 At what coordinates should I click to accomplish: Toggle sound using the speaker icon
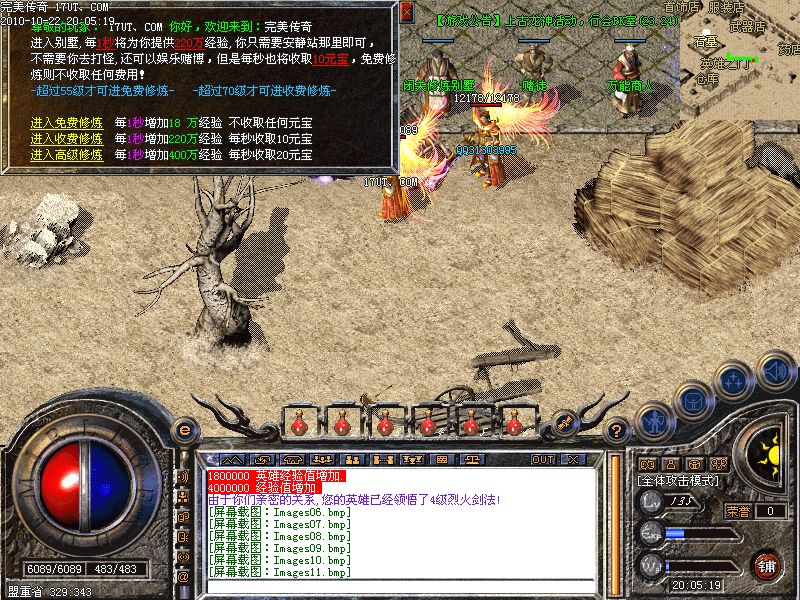click(x=773, y=371)
